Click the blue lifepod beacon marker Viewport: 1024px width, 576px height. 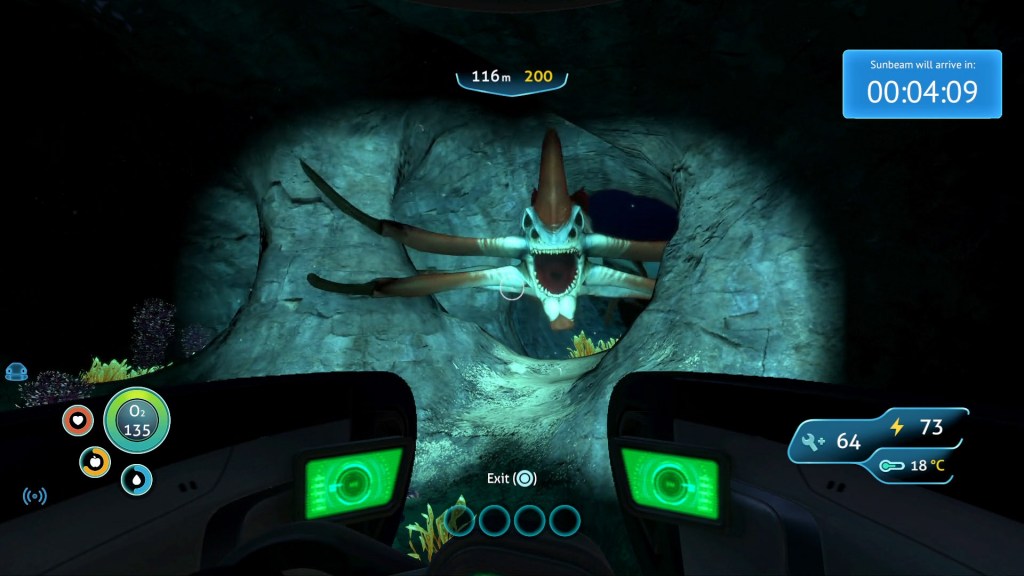[15, 372]
